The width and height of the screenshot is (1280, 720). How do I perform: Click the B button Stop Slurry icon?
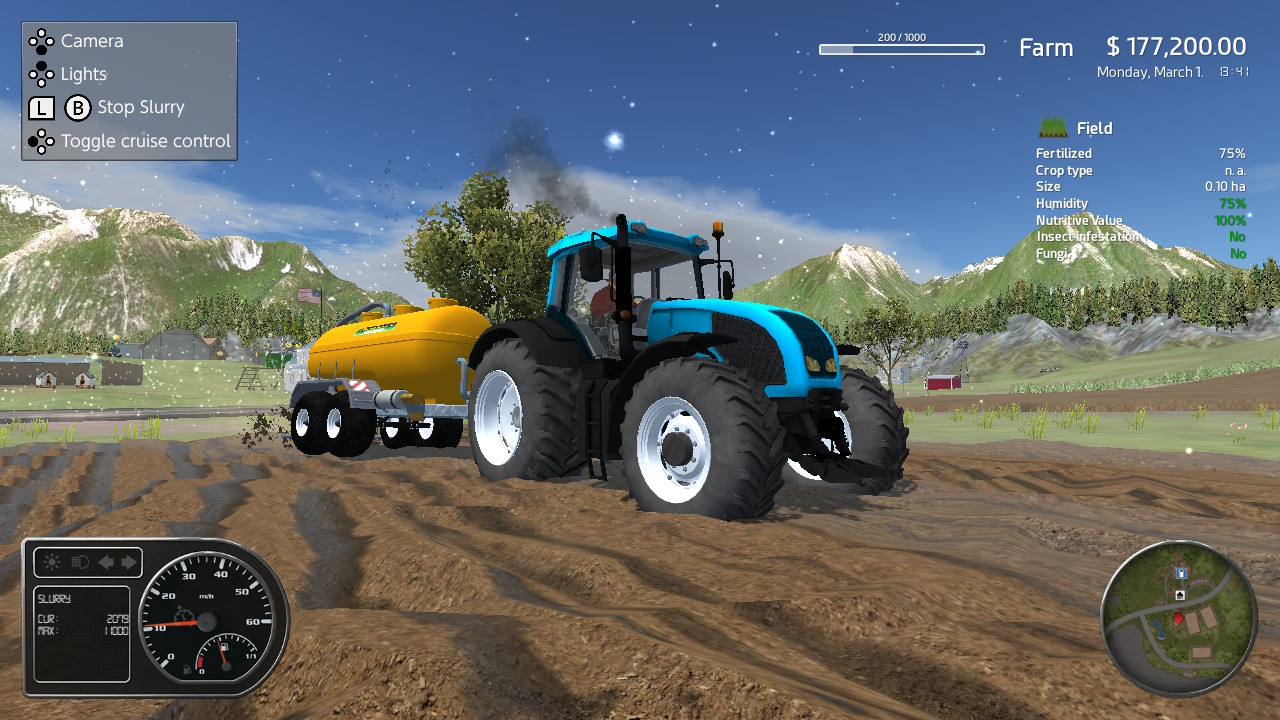pyautogui.click(x=77, y=107)
